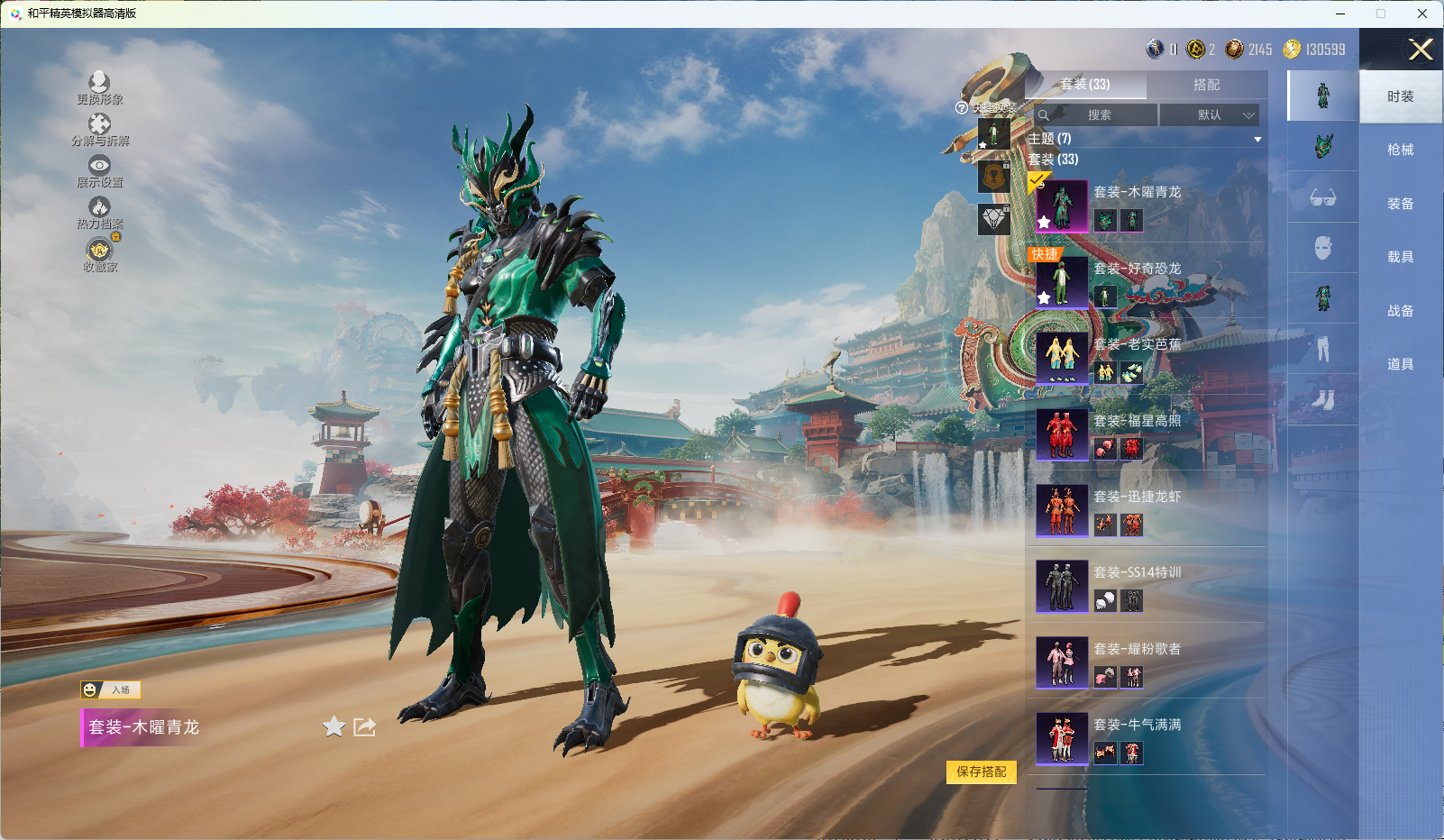Favorite the outfit with the star icon
1444x840 pixels.
334,726
